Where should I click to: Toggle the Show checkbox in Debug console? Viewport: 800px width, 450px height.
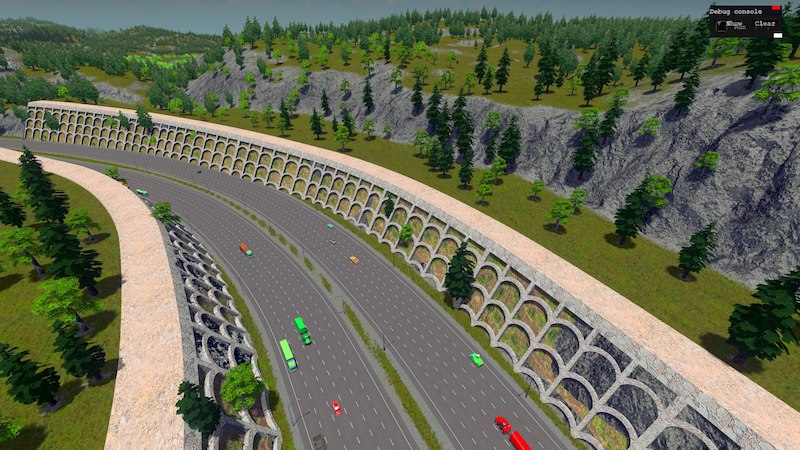[x=719, y=23]
